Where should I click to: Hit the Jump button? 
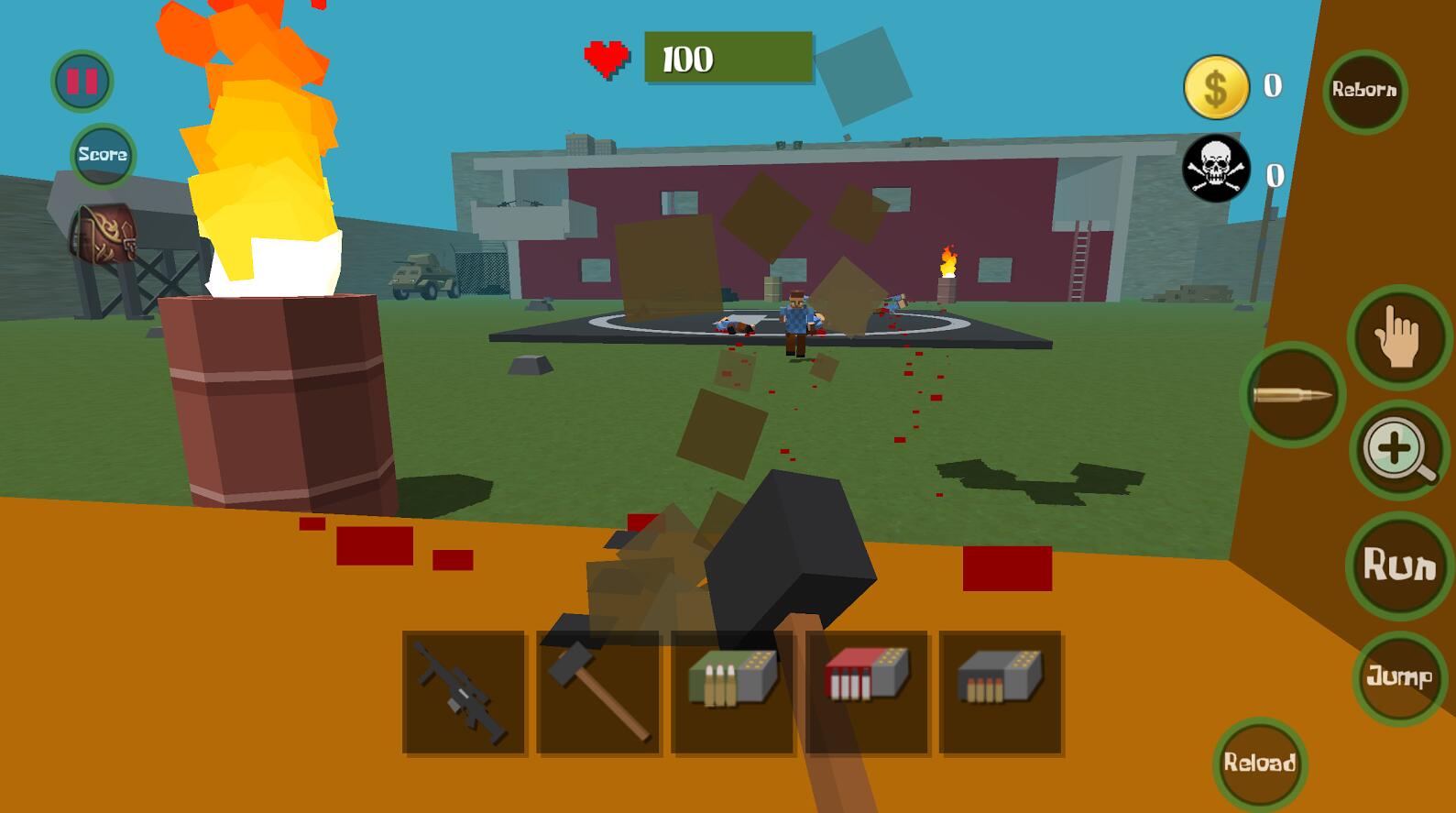point(1398,677)
